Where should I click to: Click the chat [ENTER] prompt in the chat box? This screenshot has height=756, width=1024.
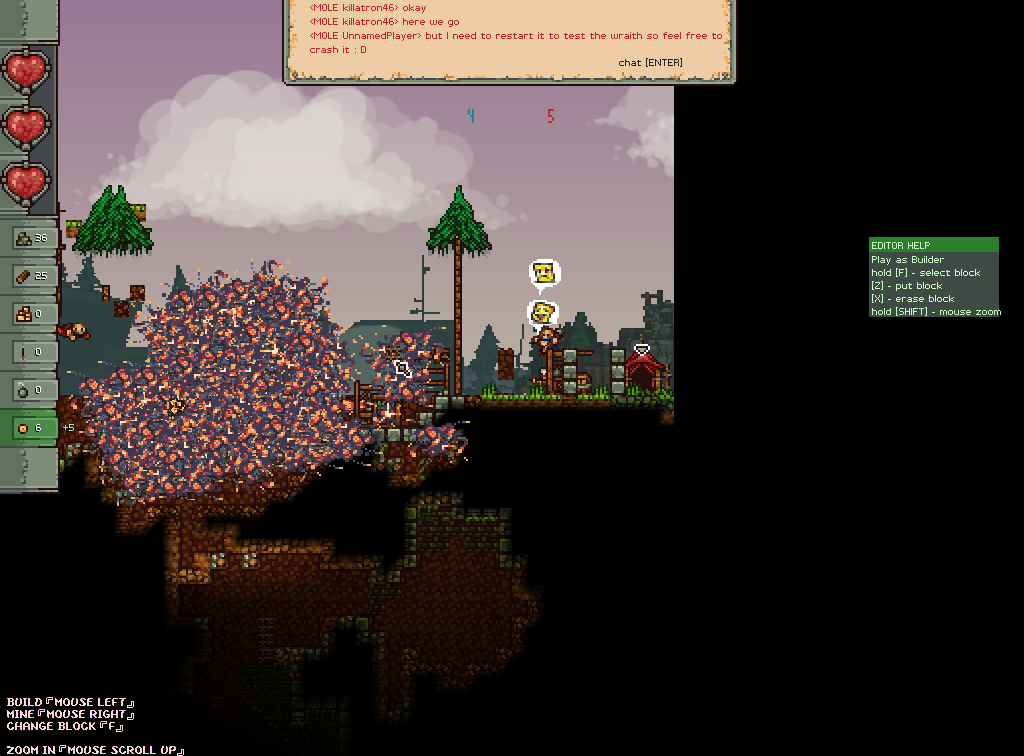click(x=650, y=63)
